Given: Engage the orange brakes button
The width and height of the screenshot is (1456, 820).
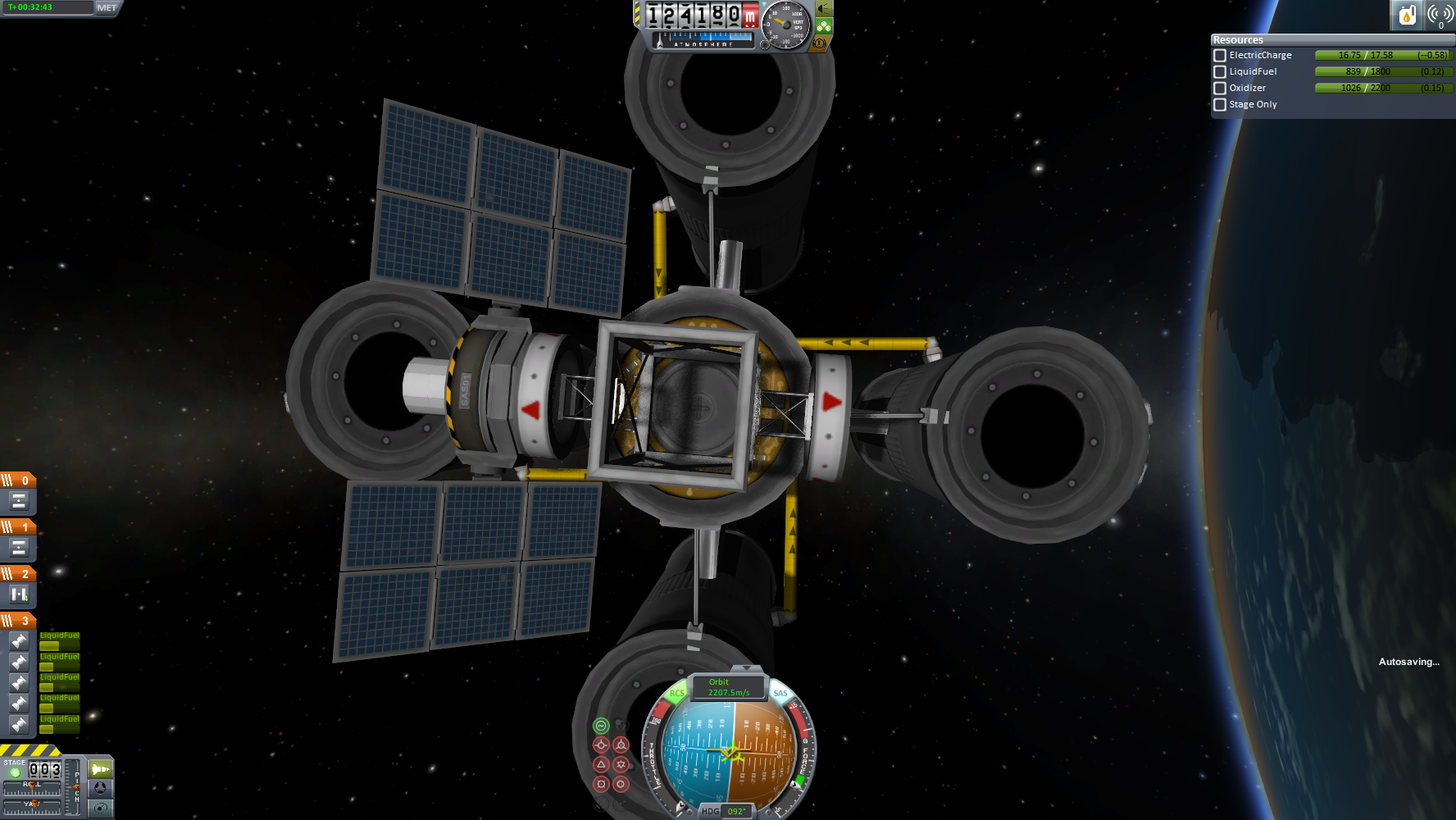Looking at the screenshot, I should pos(819,43).
